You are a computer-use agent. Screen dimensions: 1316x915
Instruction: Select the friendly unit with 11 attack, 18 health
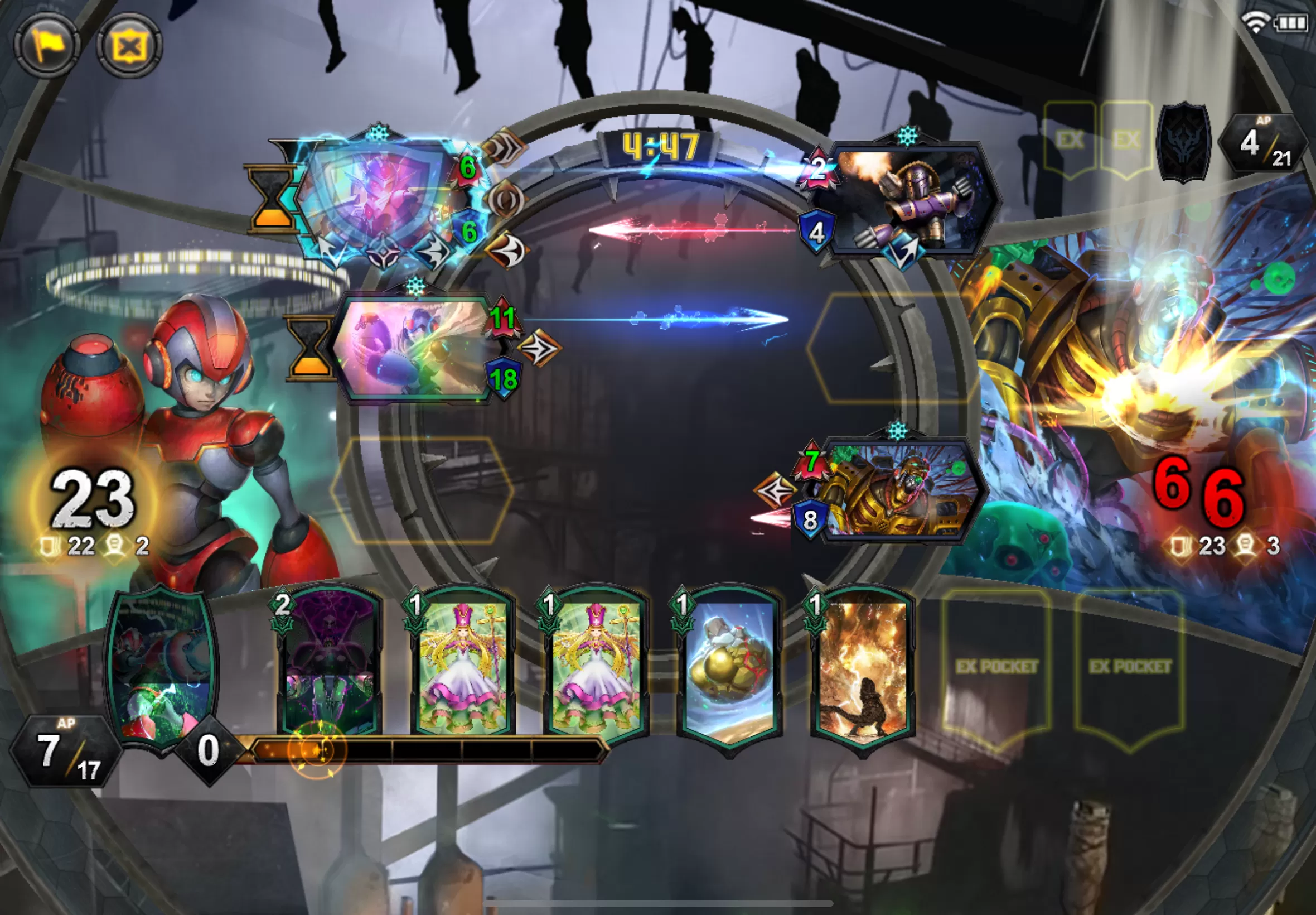(415, 347)
